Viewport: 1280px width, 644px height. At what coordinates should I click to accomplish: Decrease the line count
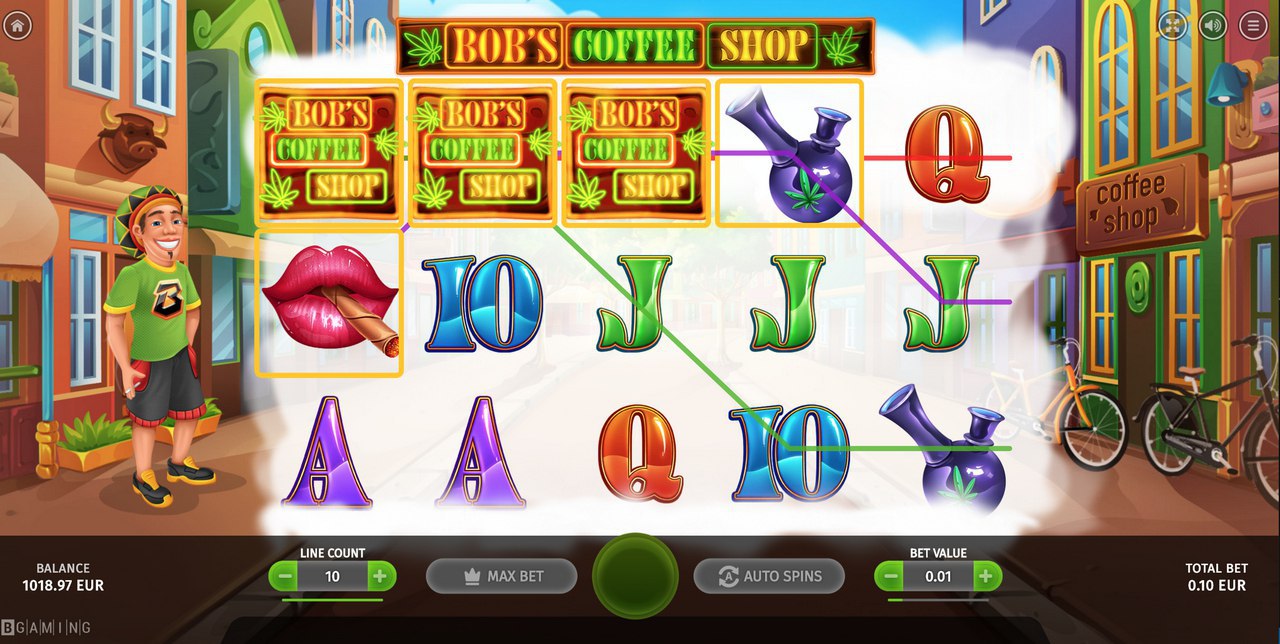point(285,576)
